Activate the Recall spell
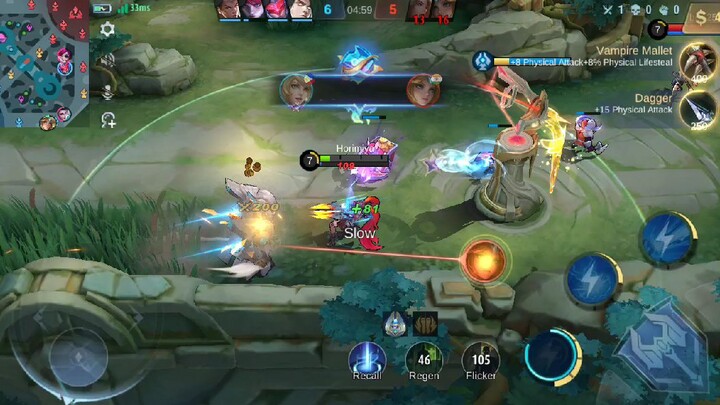The width and height of the screenshot is (720, 405). 367,360
